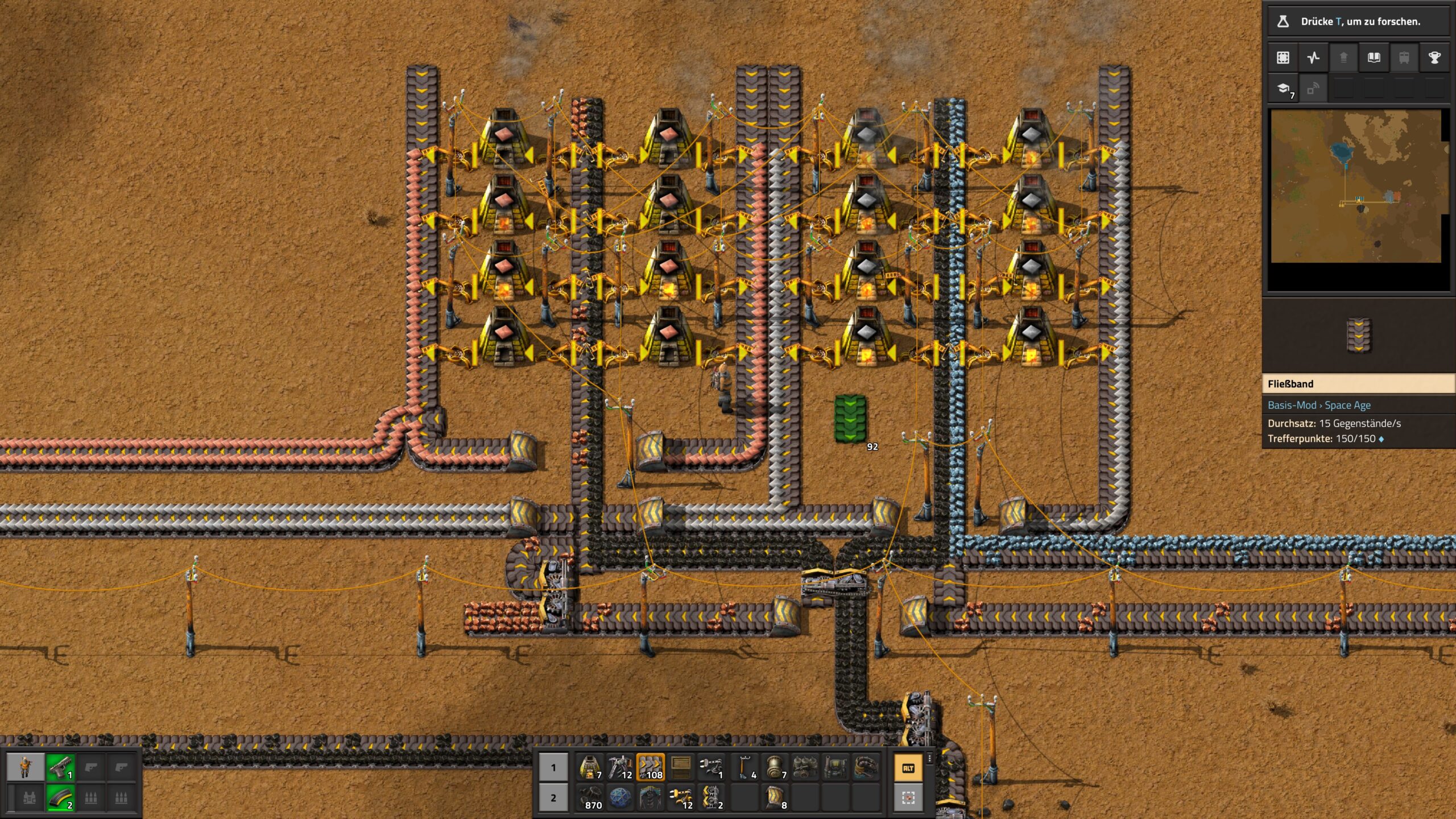Open the Factoriopedia book icon
1456x819 pixels.
pos(1374,57)
